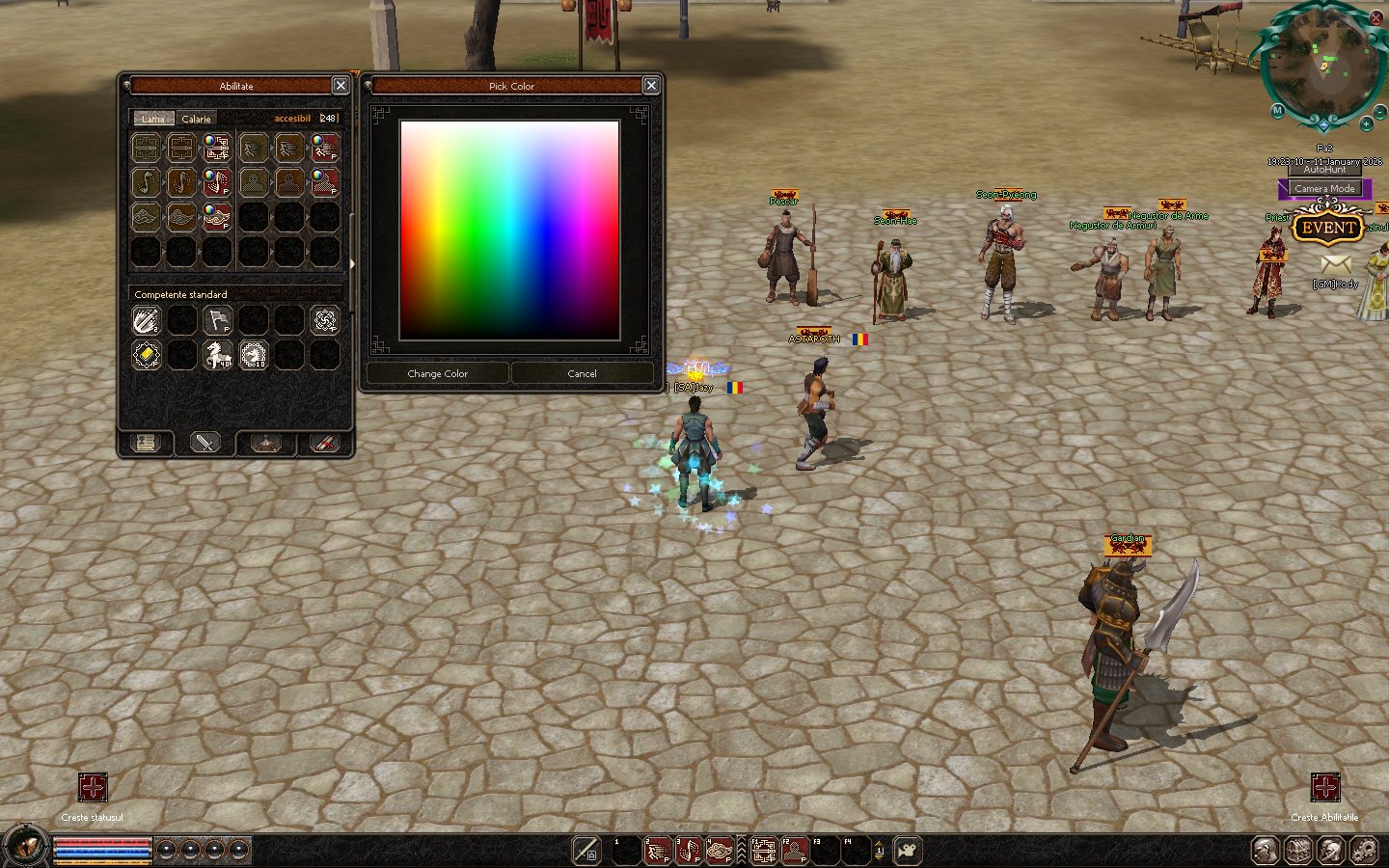Pick a color in the spectrum square
The height and width of the screenshot is (868, 1389).
point(509,230)
